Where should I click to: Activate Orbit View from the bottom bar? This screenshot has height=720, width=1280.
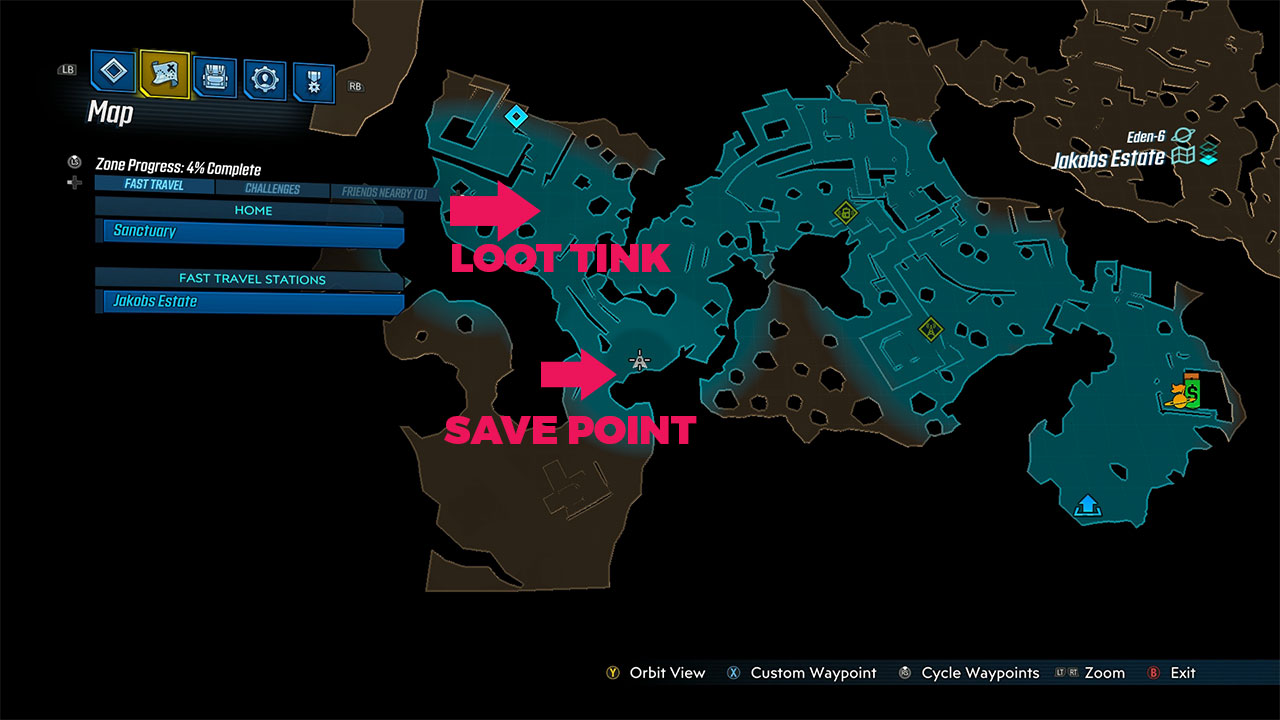click(x=665, y=673)
